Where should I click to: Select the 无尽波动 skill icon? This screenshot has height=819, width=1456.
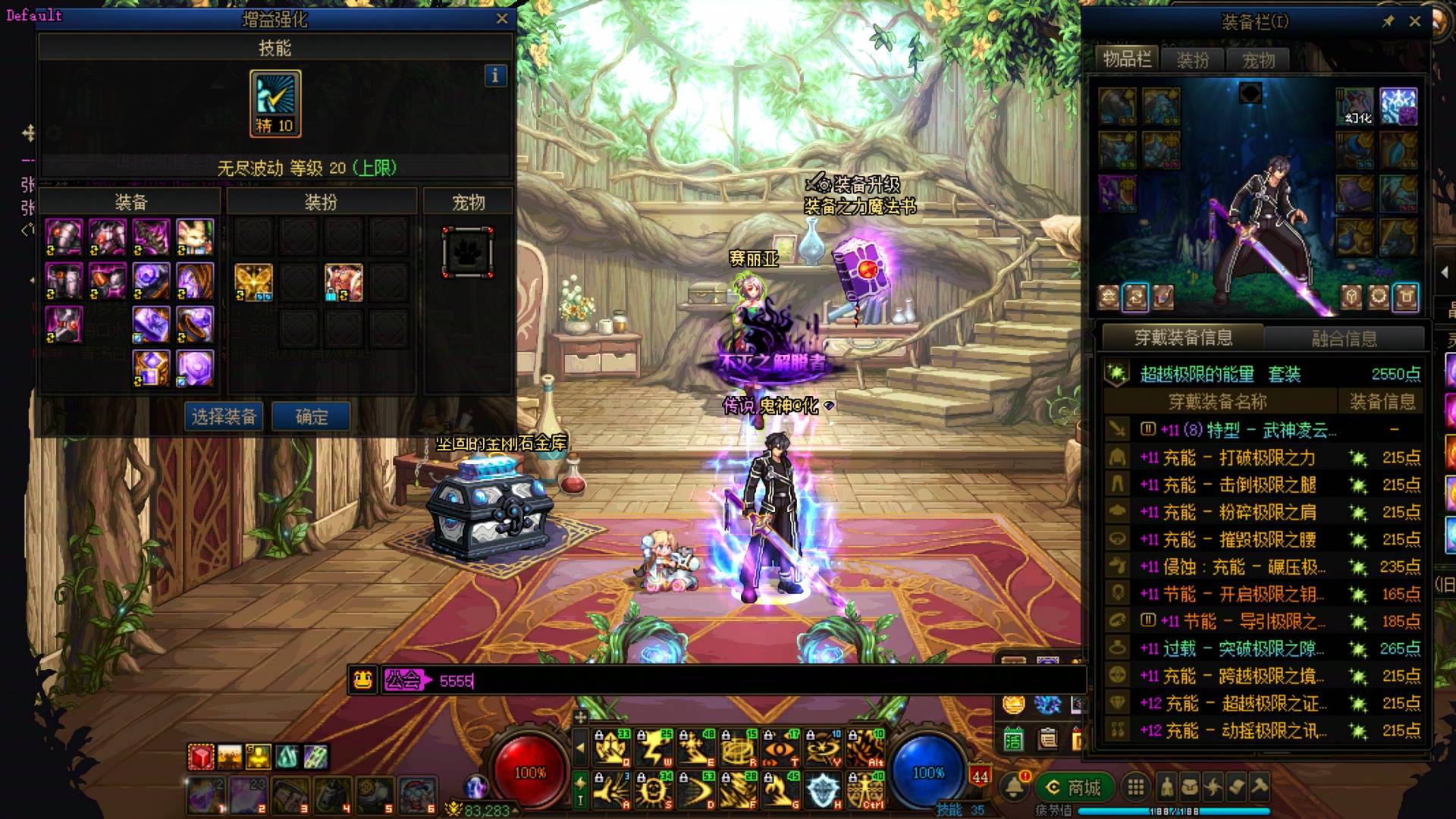pyautogui.click(x=275, y=103)
